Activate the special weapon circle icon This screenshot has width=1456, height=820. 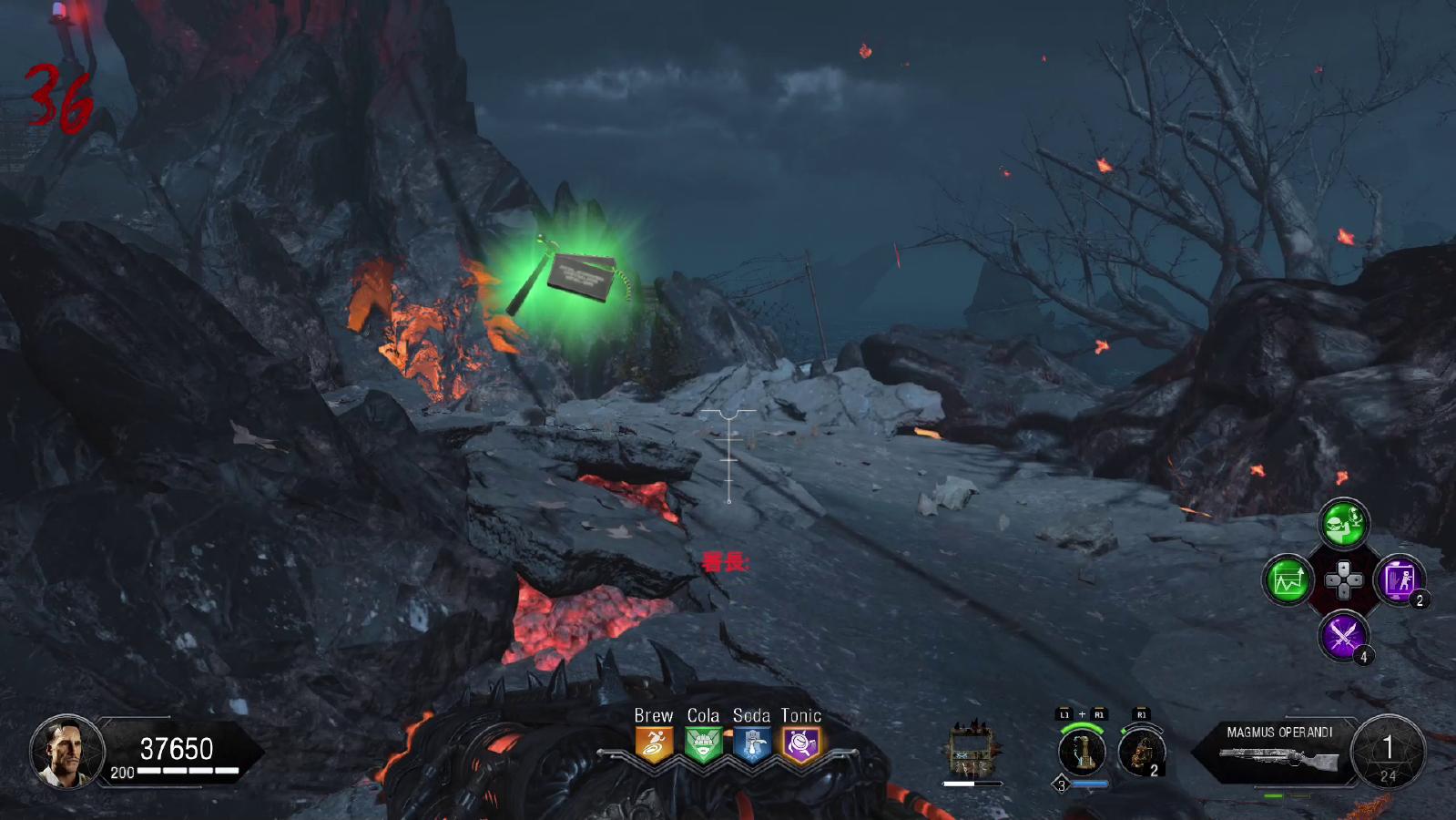[x=1082, y=753]
